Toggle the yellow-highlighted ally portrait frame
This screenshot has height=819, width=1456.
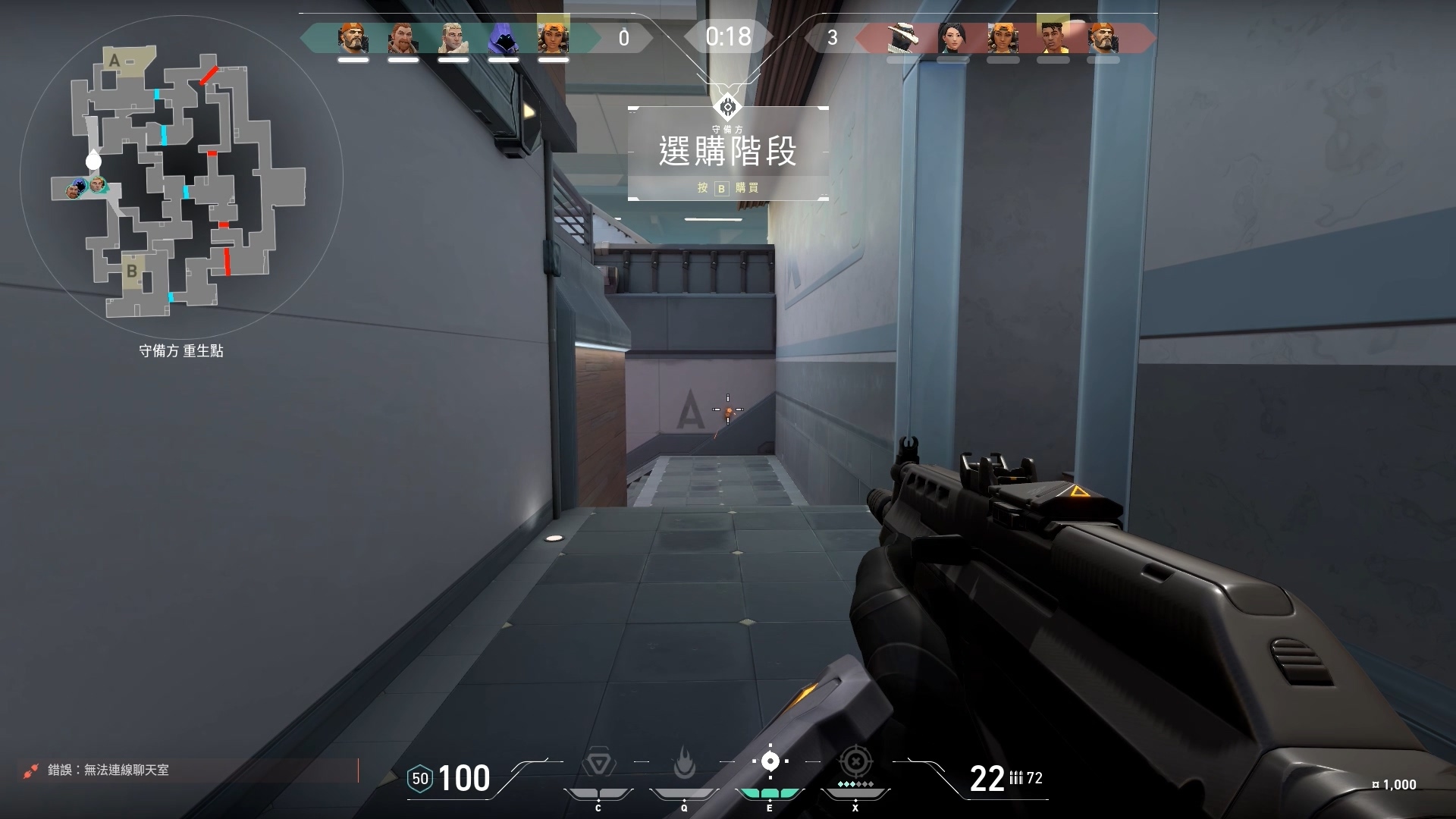pyautogui.click(x=554, y=34)
